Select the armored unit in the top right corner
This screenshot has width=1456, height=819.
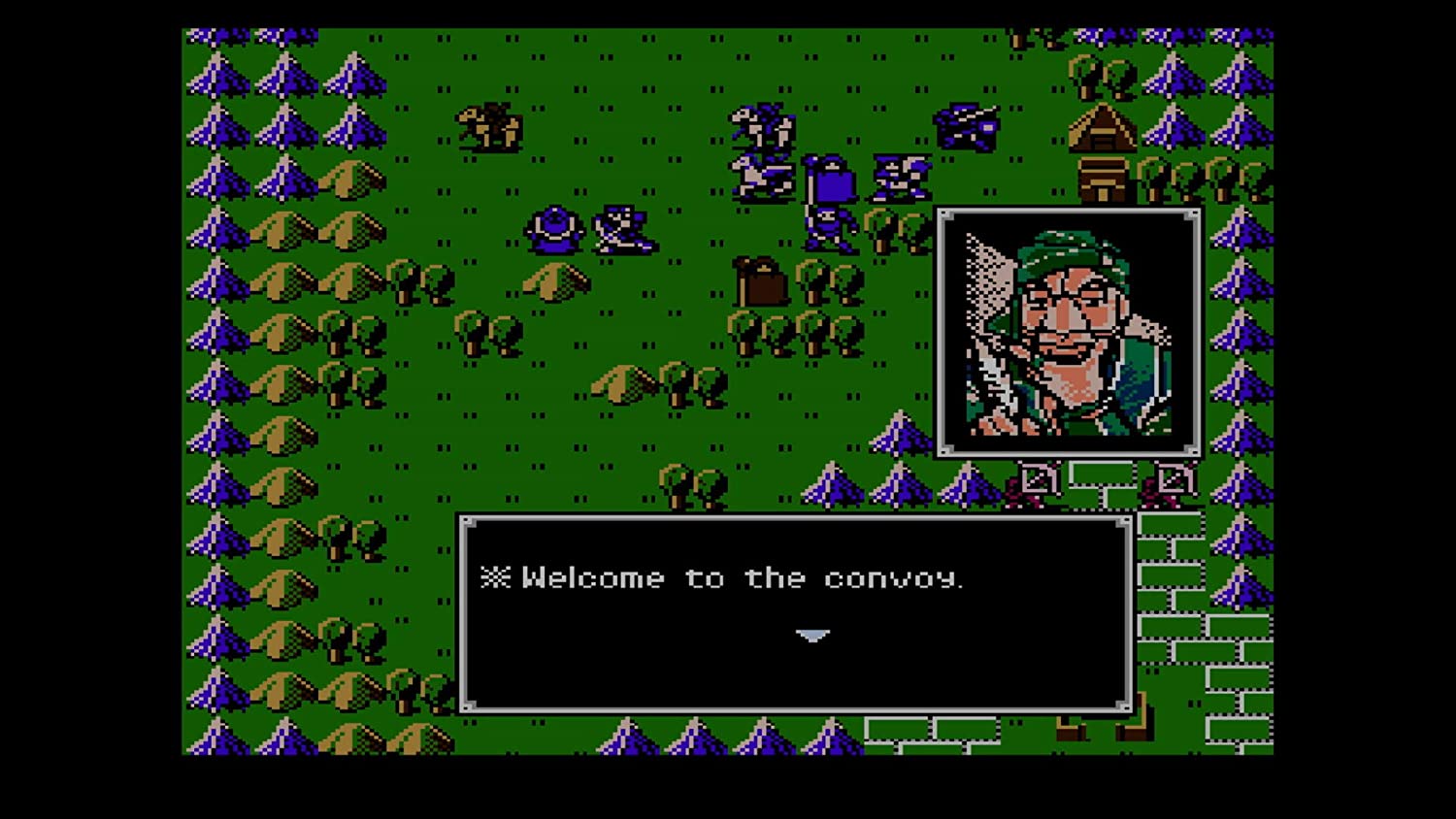[967, 126]
